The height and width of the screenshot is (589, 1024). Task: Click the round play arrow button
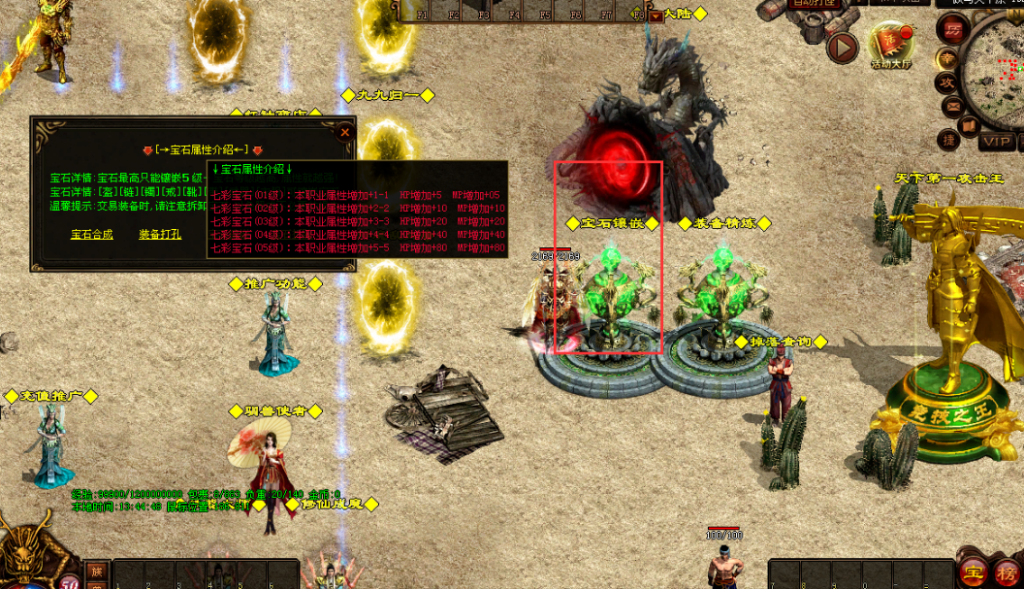click(x=843, y=46)
